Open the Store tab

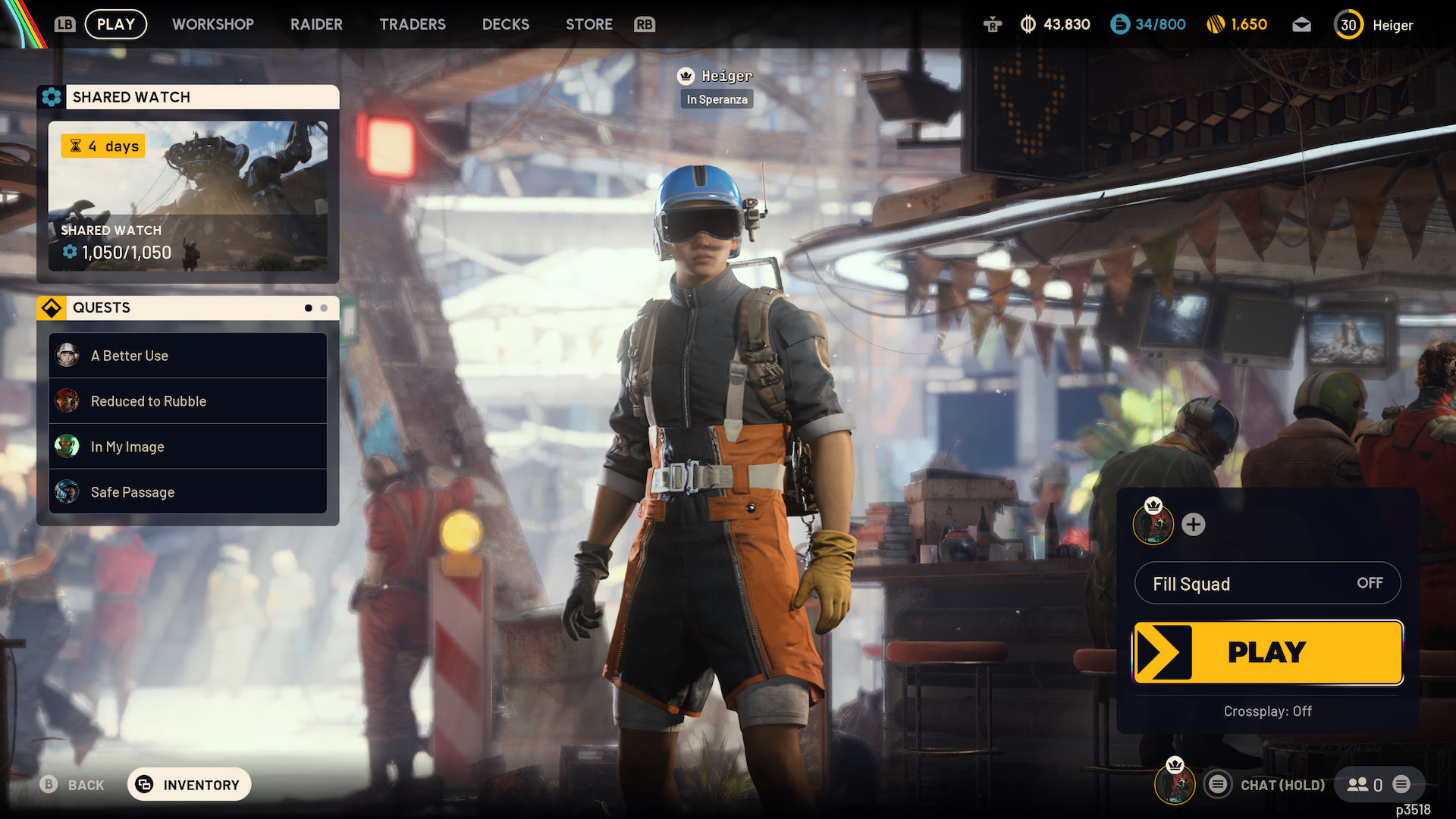(x=589, y=24)
